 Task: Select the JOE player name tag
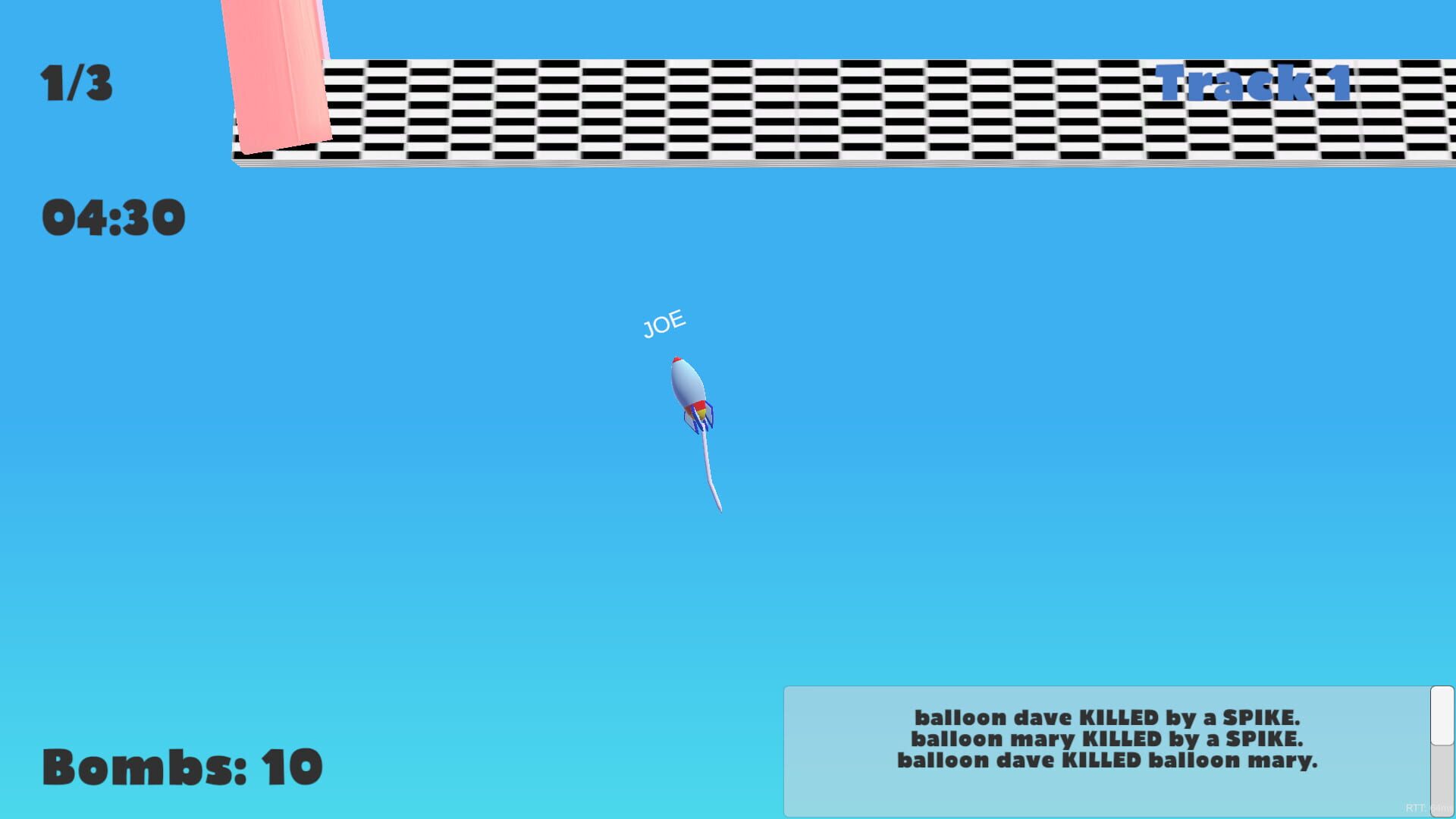coord(664,322)
